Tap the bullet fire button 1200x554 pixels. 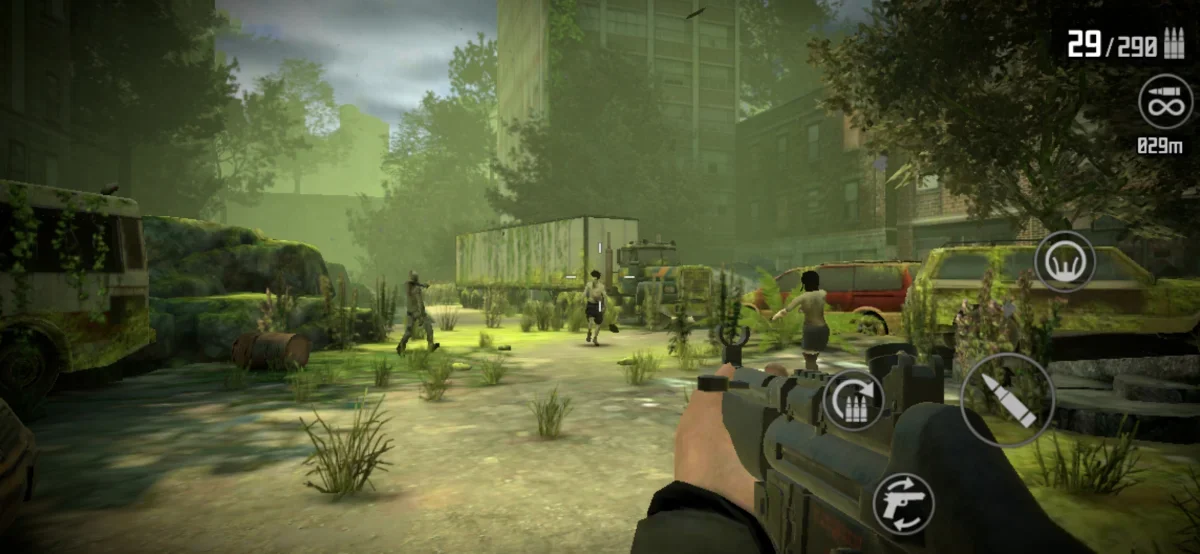pyautogui.click(x=1006, y=399)
